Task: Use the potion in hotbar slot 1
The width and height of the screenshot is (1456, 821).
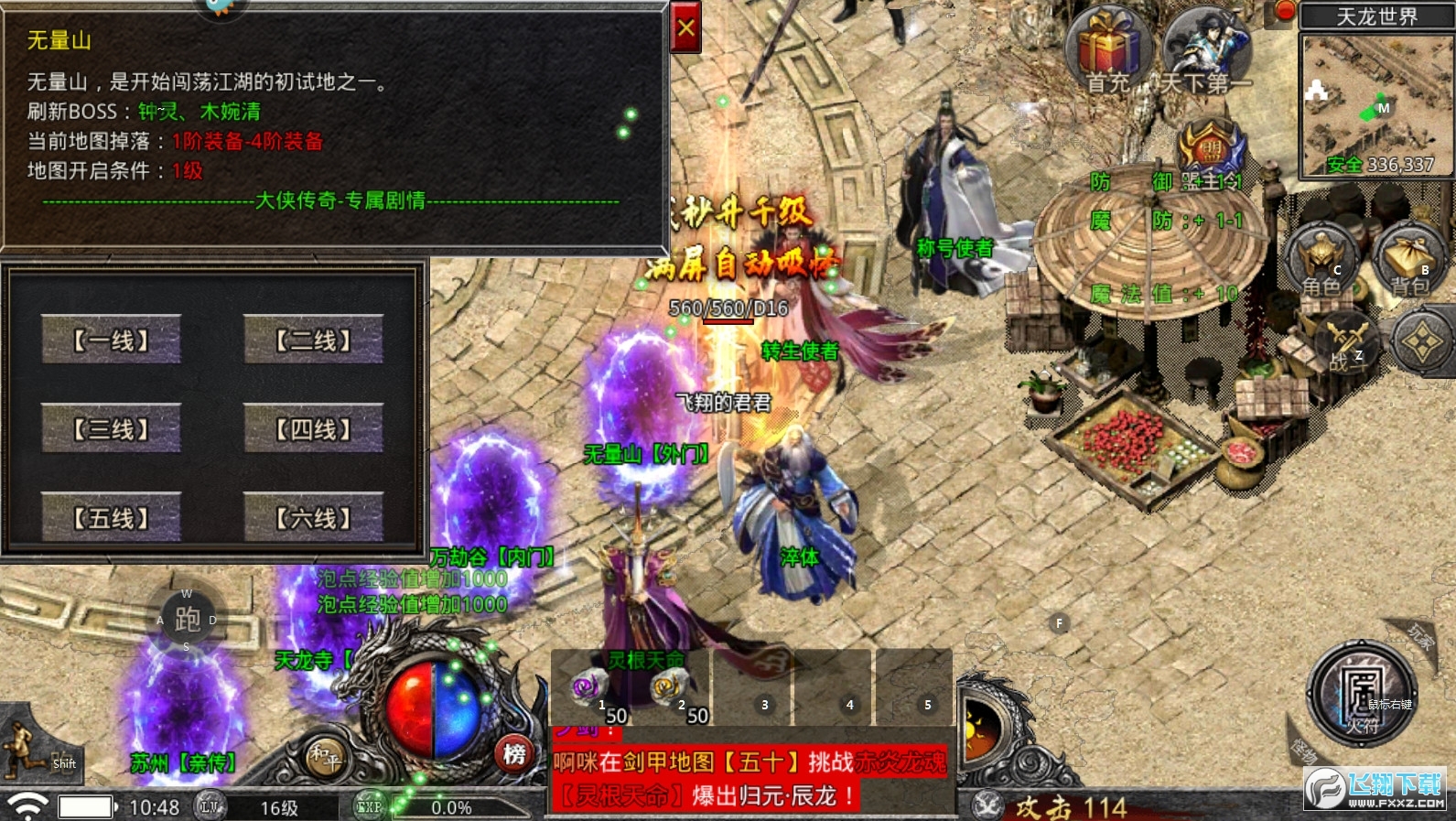Action: [x=588, y=688]
